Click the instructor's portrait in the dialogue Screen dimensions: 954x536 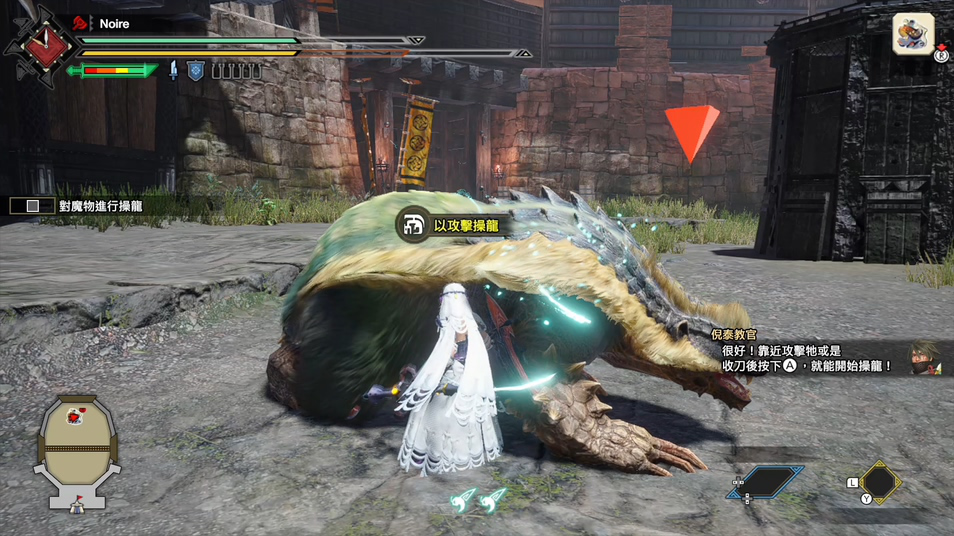925,358
